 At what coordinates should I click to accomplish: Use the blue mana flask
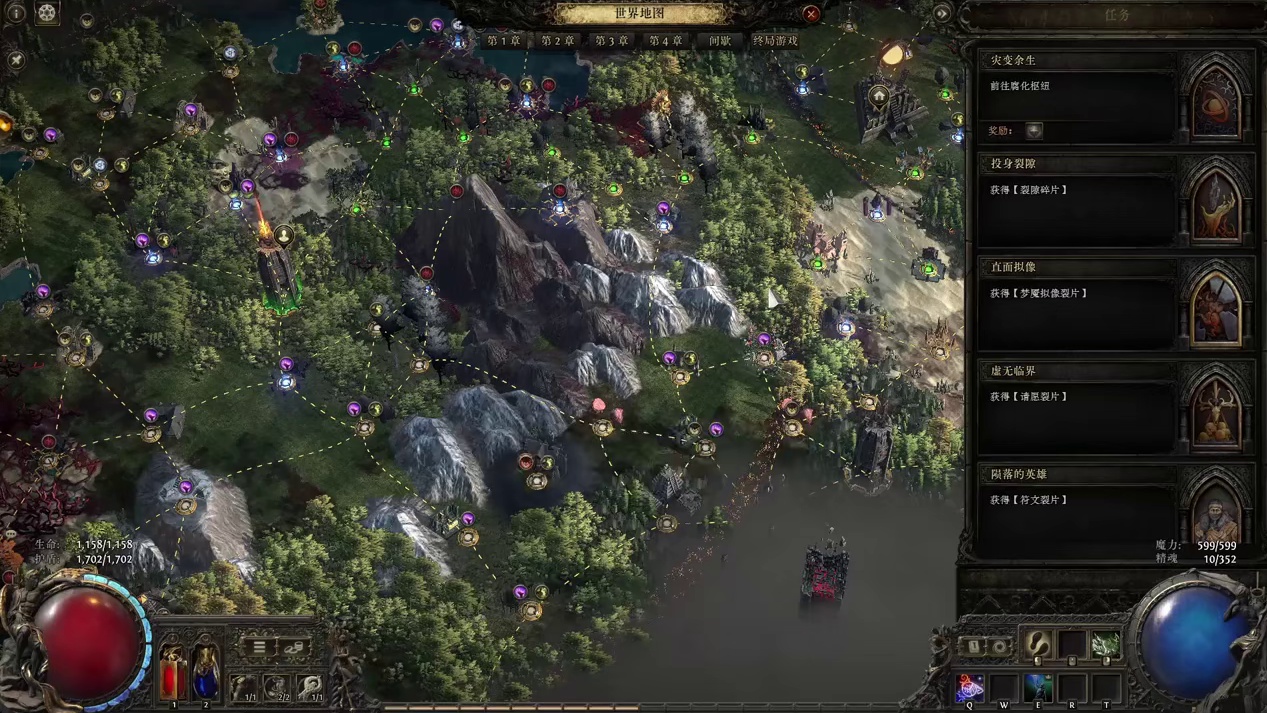(x=206, y=671)
